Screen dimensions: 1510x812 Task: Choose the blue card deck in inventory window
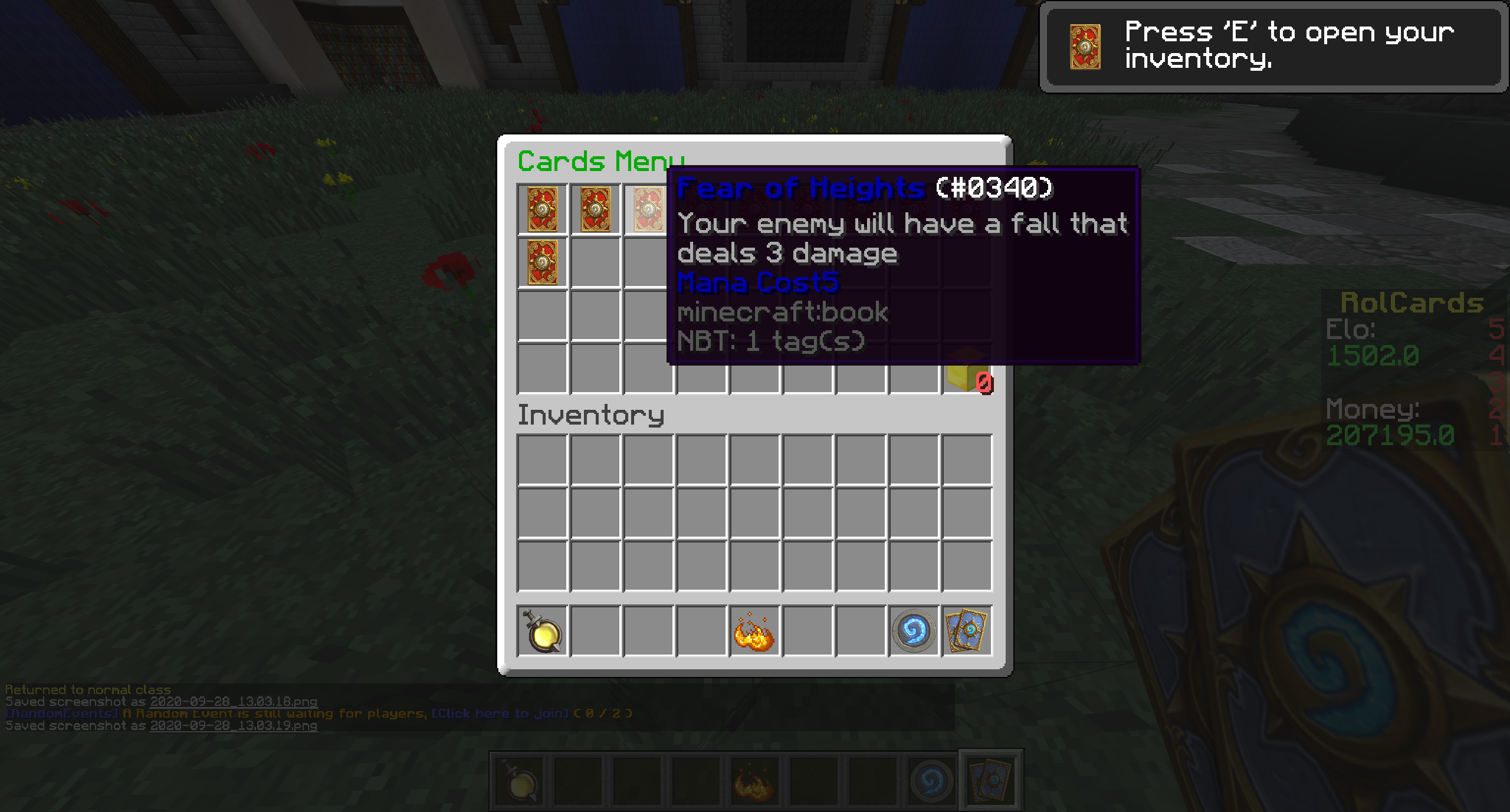click(x=967, y=632)
